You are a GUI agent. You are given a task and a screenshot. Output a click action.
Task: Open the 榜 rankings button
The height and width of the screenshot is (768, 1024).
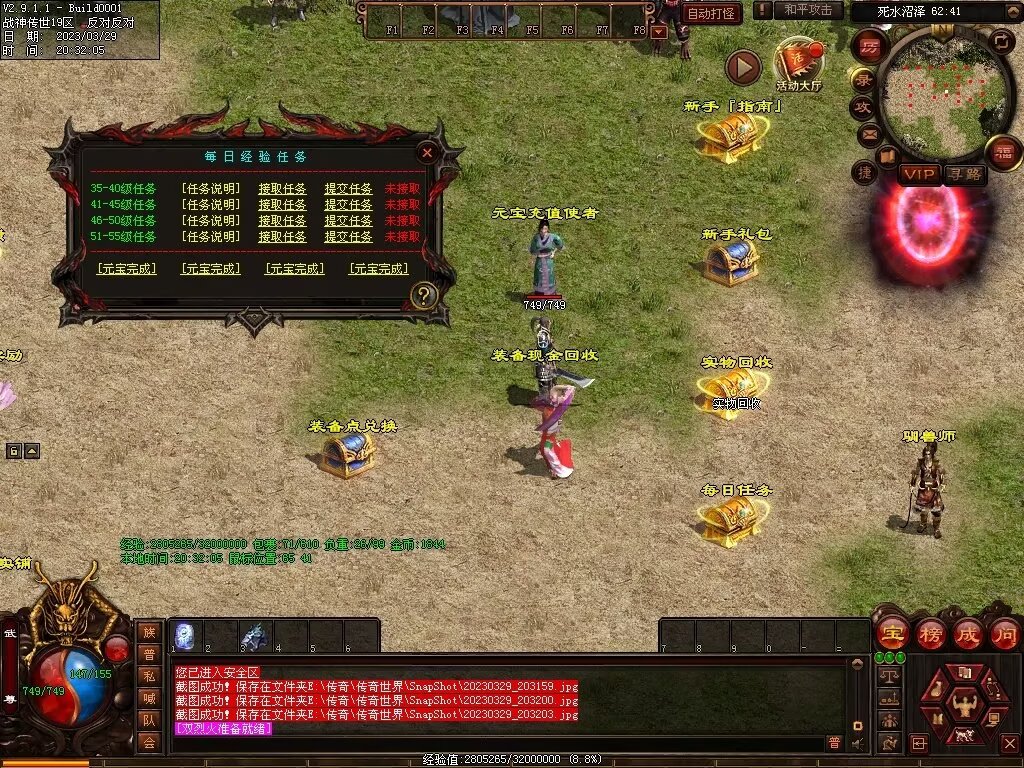coord(930,633)
